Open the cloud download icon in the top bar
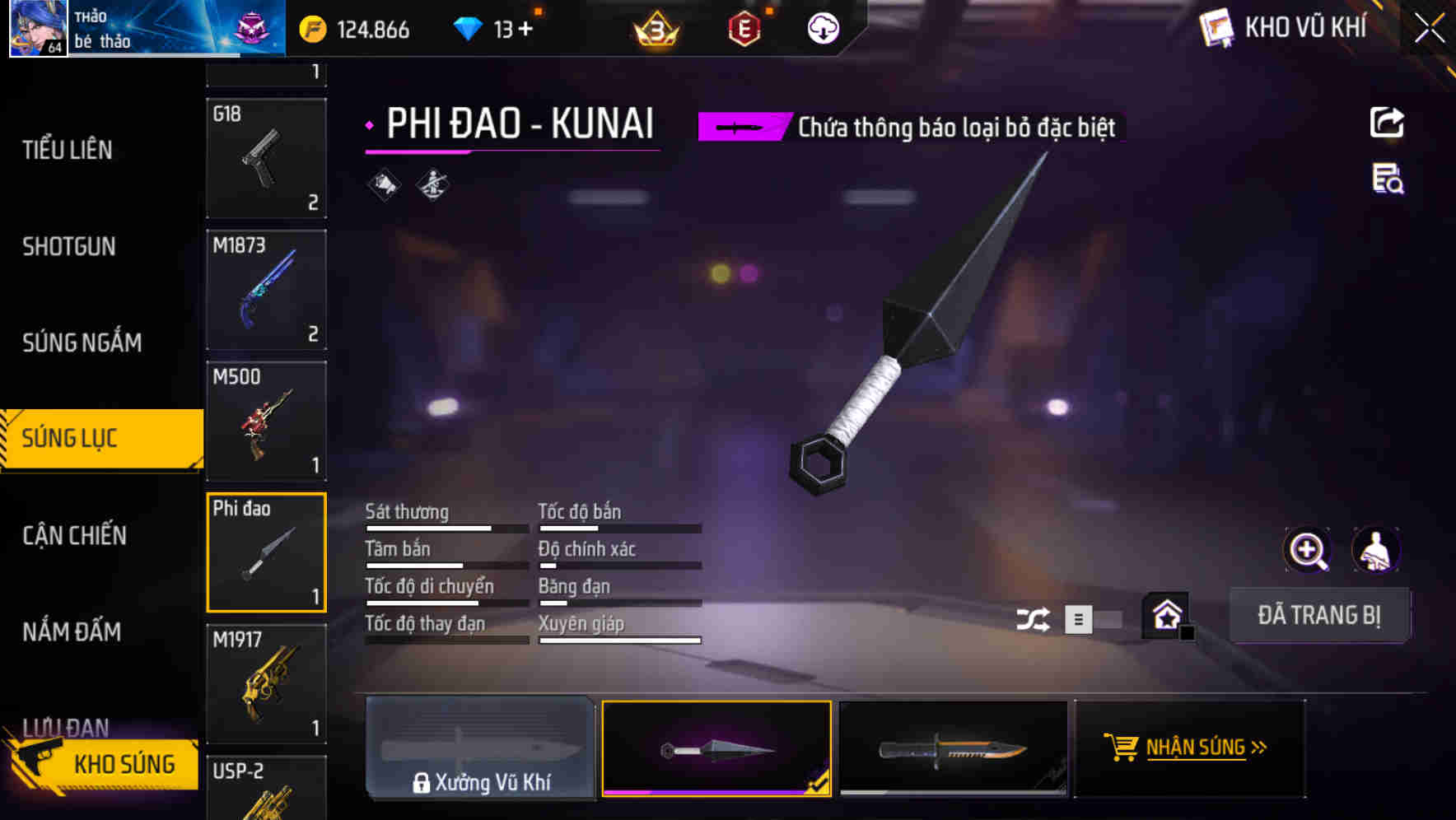Image resolution: width=1456 pixels, height=820 pixels. [x=822, y=27]
